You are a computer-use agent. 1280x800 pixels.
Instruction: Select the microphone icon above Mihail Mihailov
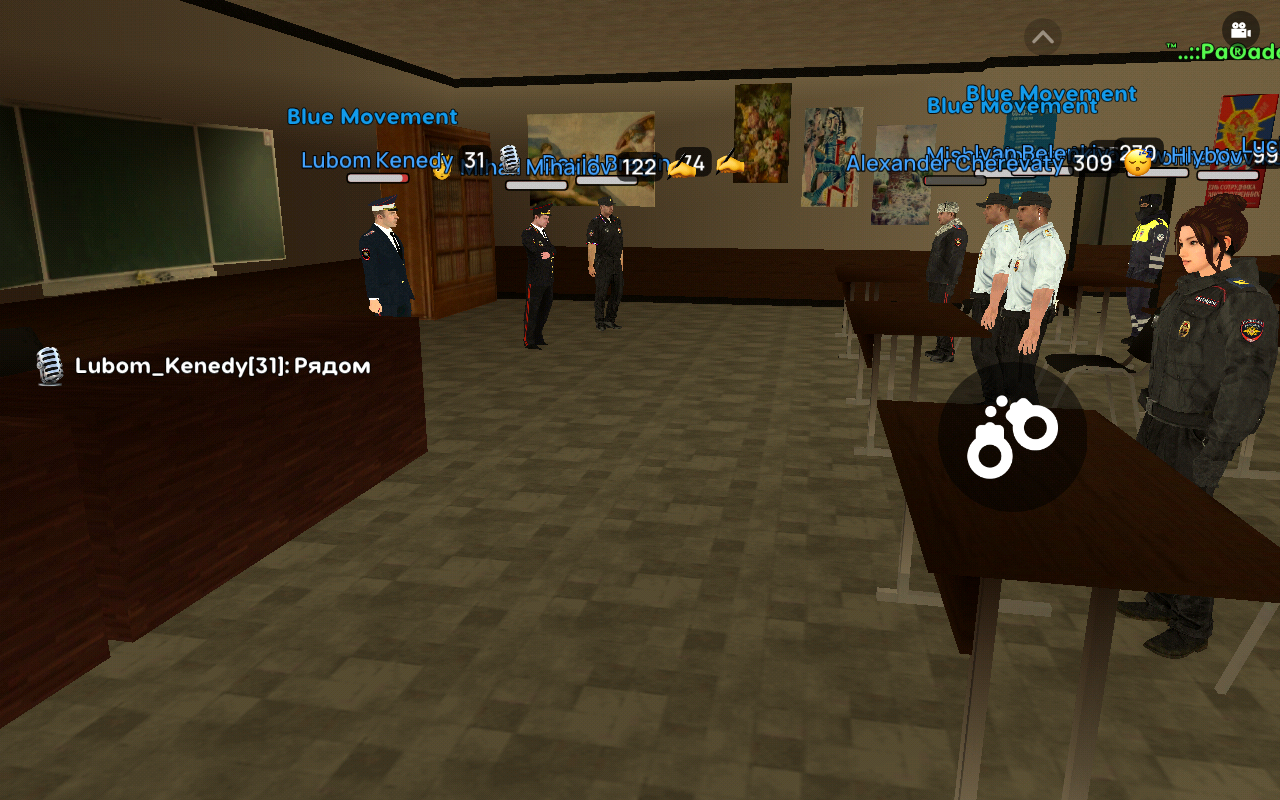(x=508, y=158)
